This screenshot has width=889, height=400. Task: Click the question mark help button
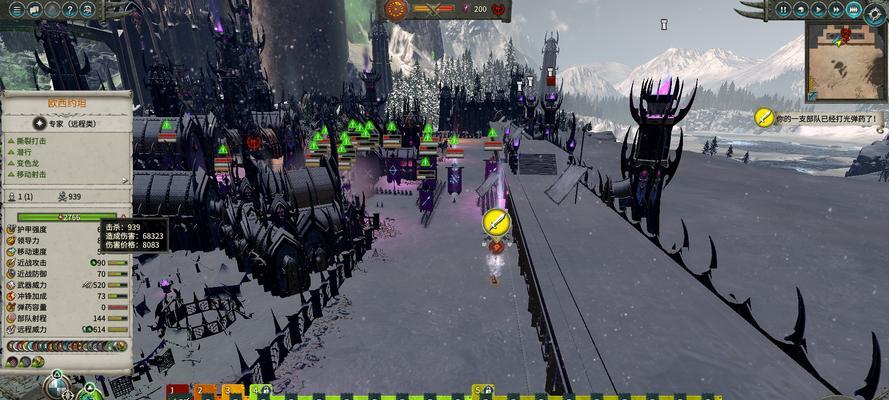pos(70,9)
